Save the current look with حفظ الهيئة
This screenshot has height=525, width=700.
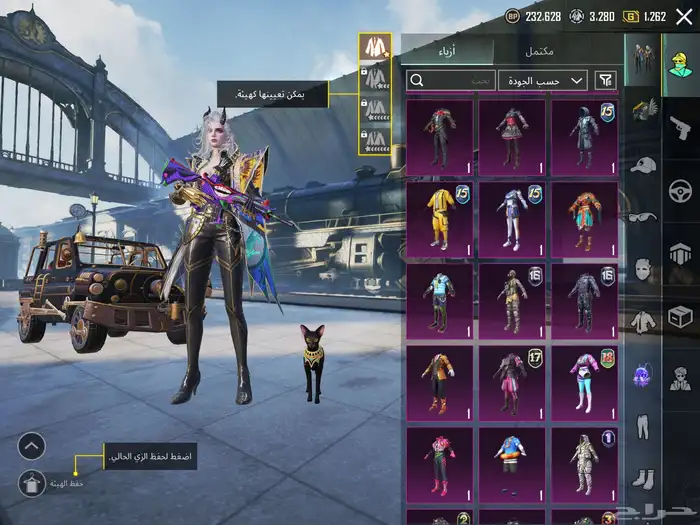pyautogui.click(x=32, y=483)
